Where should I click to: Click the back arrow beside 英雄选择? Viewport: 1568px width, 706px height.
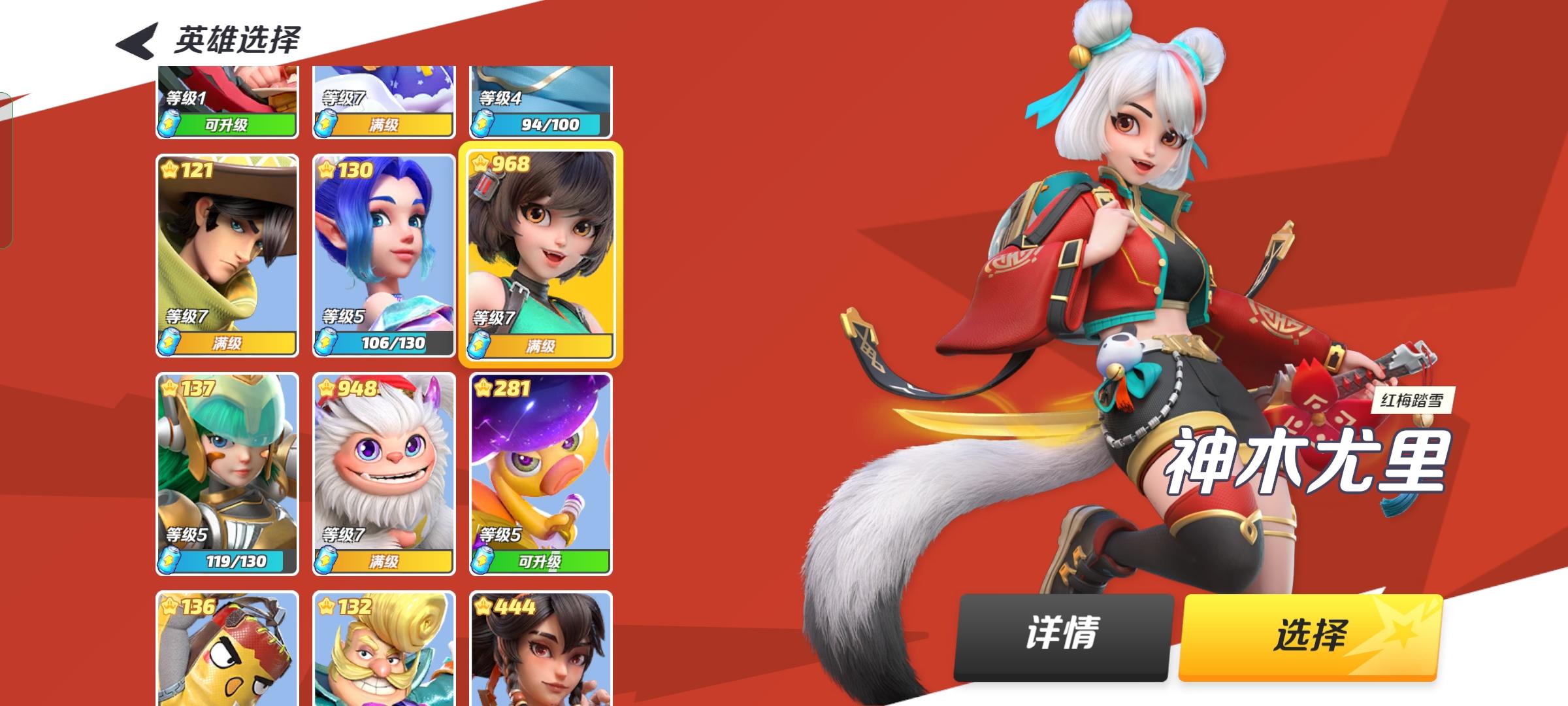135,41
